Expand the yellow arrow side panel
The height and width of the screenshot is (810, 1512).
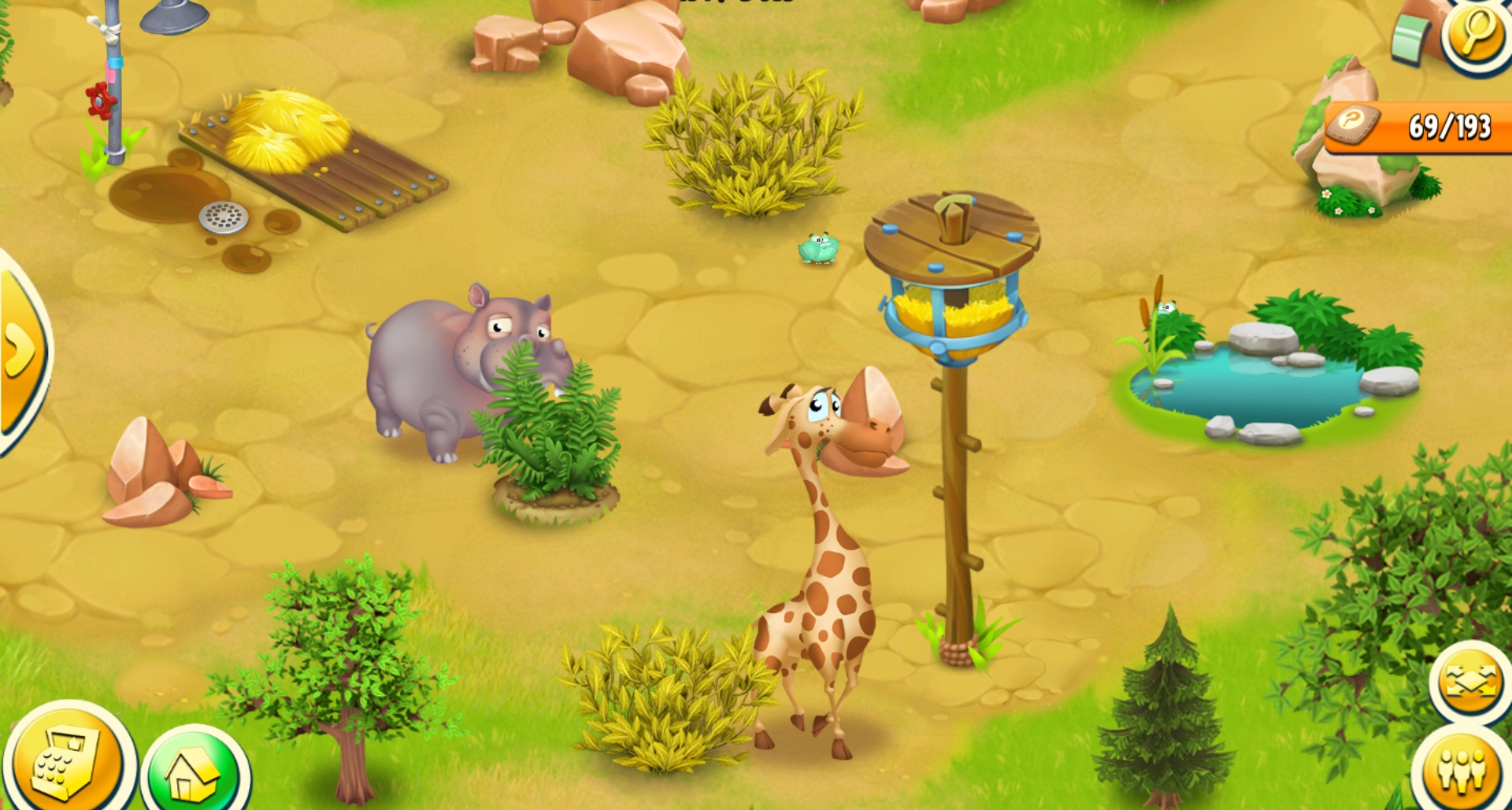[20, 349]
